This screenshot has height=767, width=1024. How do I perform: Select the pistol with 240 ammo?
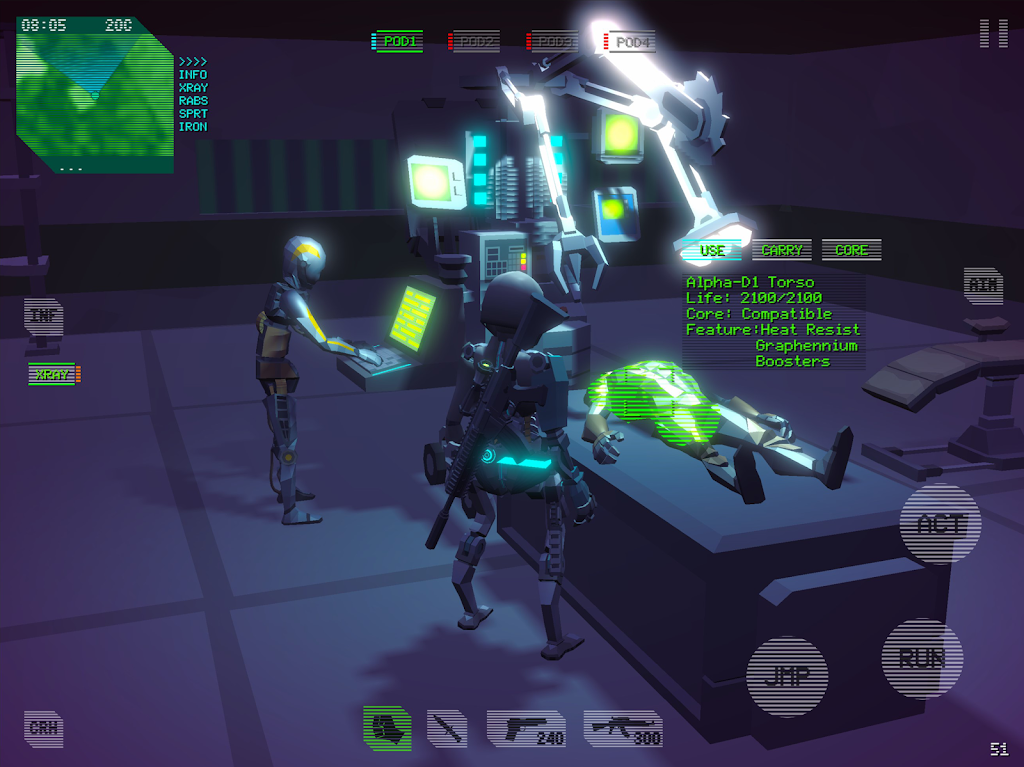527,728
